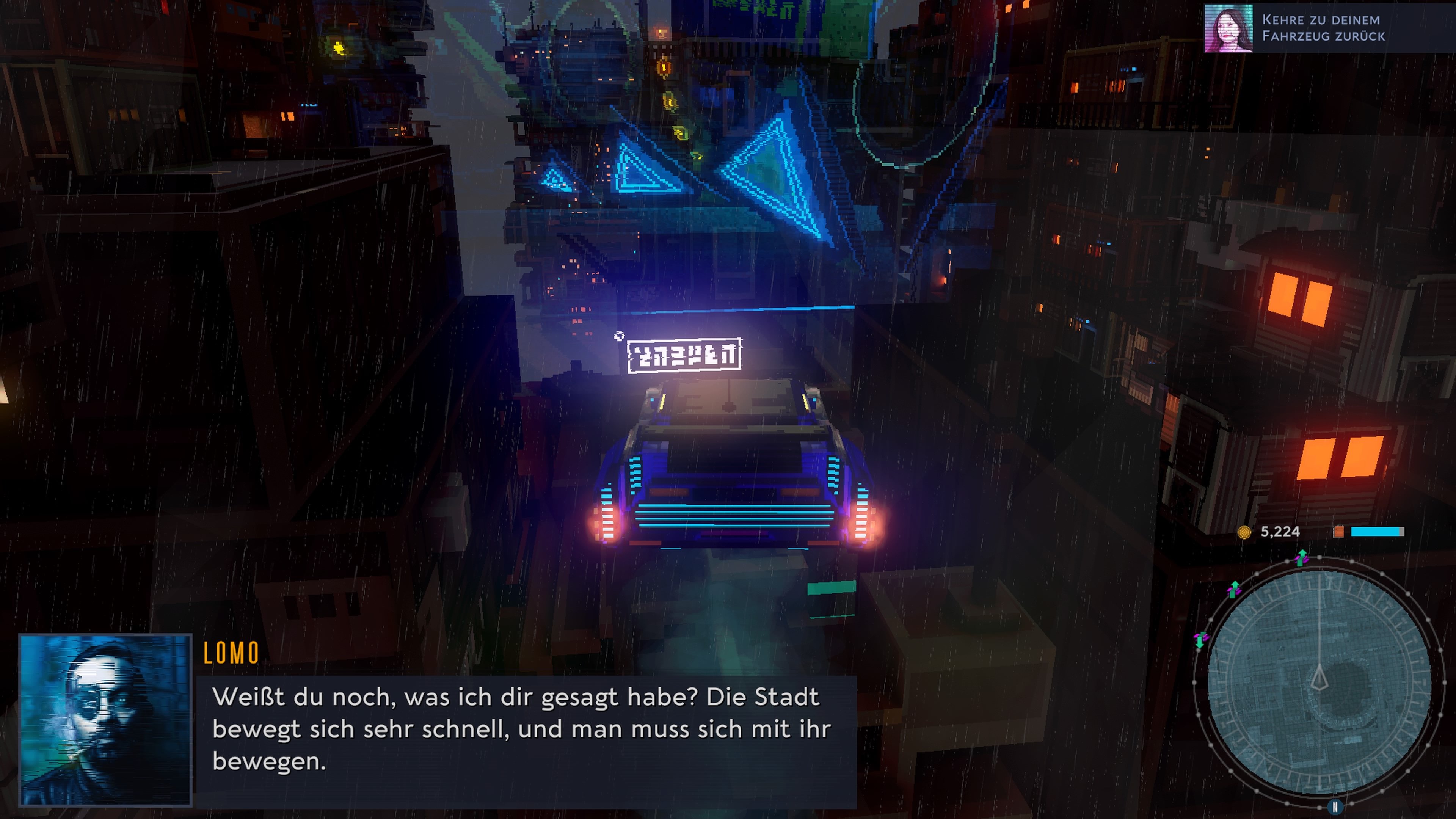
Task: Advance Lomo's dialogue text box
Action: (x=526, y=729)
